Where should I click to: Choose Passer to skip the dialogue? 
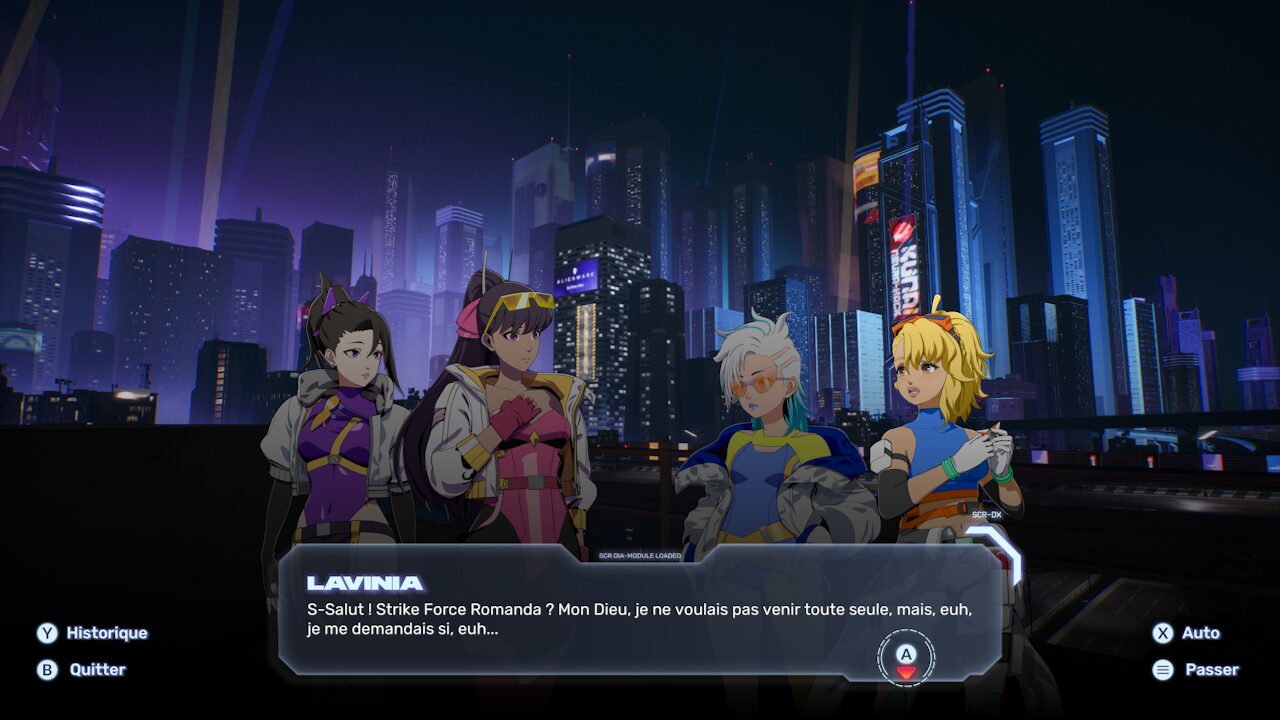(1198, 670)
